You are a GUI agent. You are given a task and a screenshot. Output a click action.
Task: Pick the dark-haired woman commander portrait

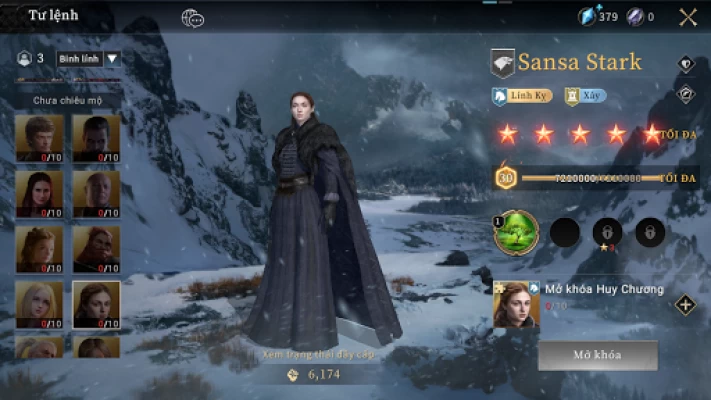click(39, 193)
